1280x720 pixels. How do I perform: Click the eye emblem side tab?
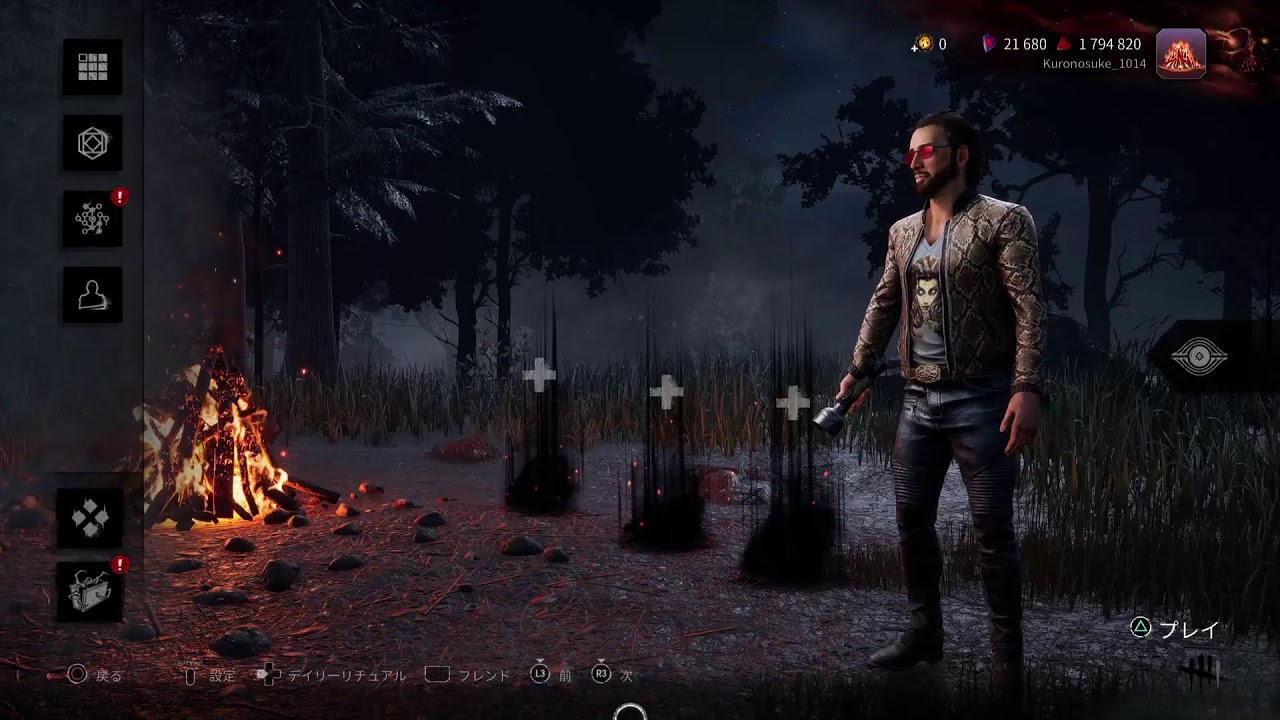click(1199, 357)
